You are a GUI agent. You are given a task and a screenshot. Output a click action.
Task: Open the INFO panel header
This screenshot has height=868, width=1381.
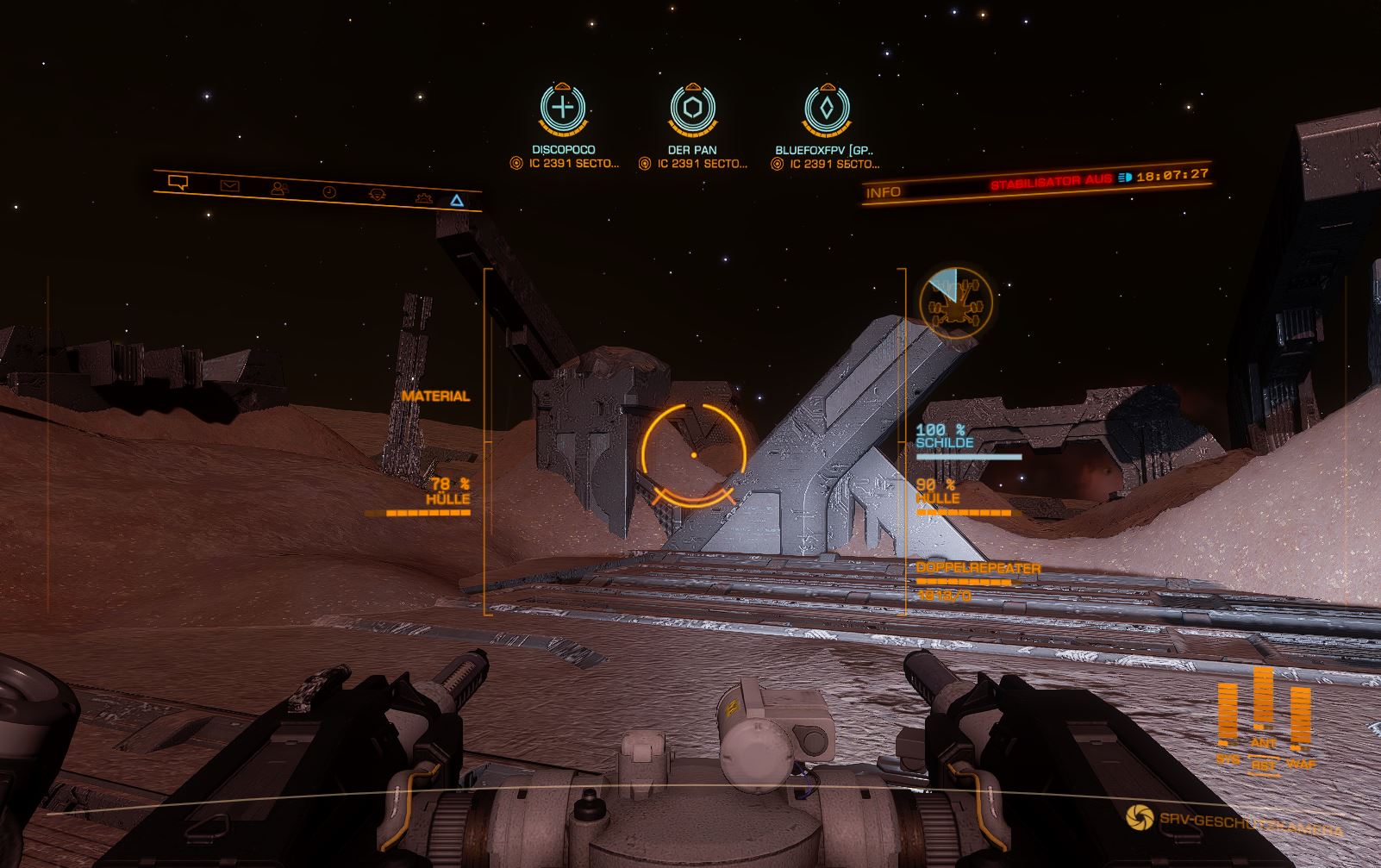[x=884, y=192]
